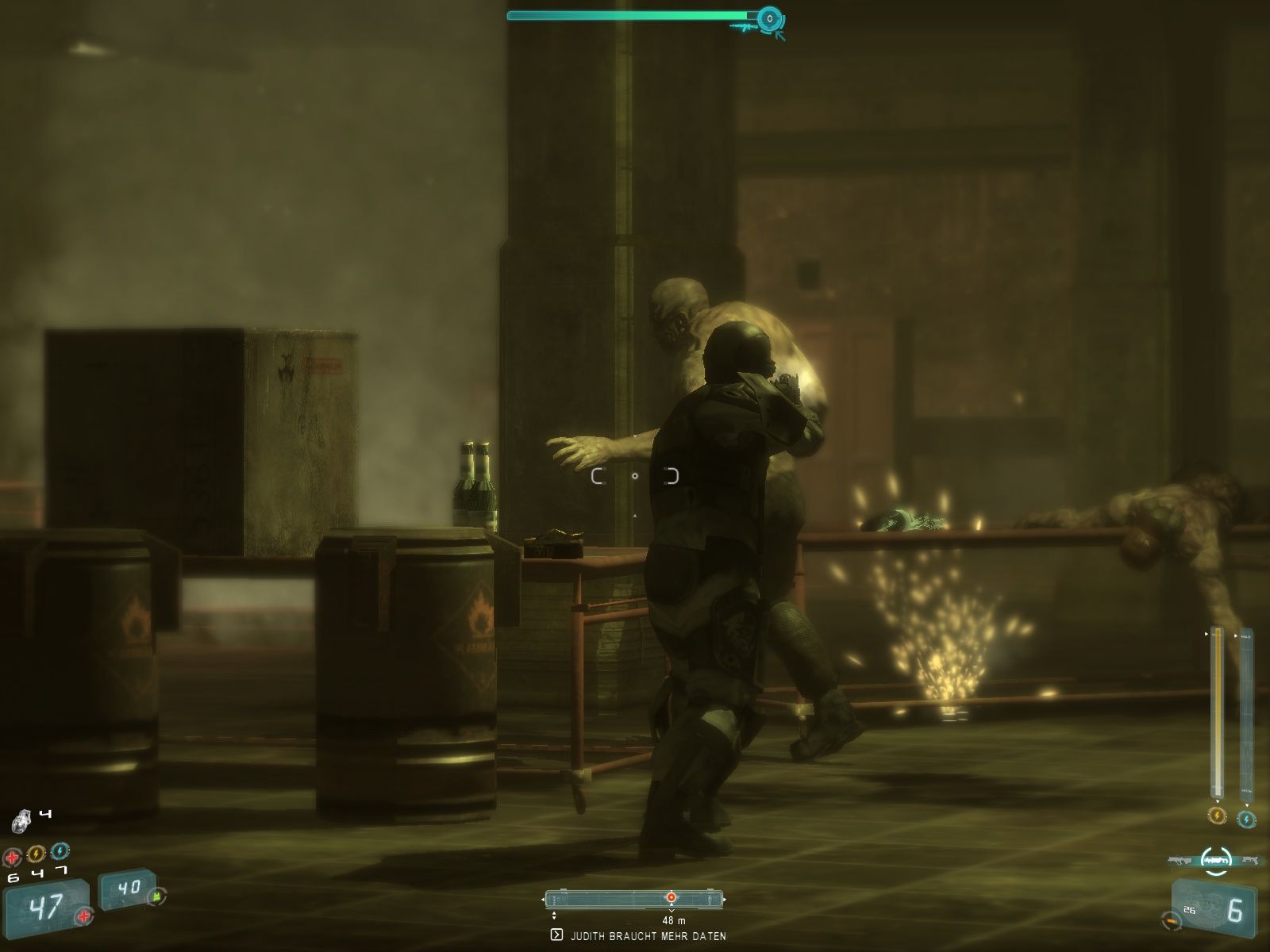Click the green battery charge icon beside 40
This screenshot has height=952, width=1270.
coord(157,897)
